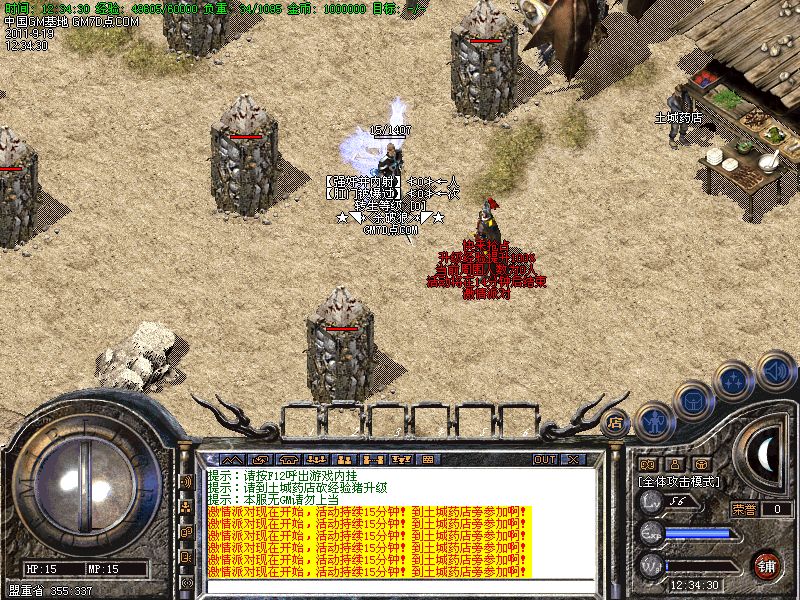Open the shop via the 店 button
The height and width of the screenshot is (600, 800).
pyautogui.click(x=615, y=421)
